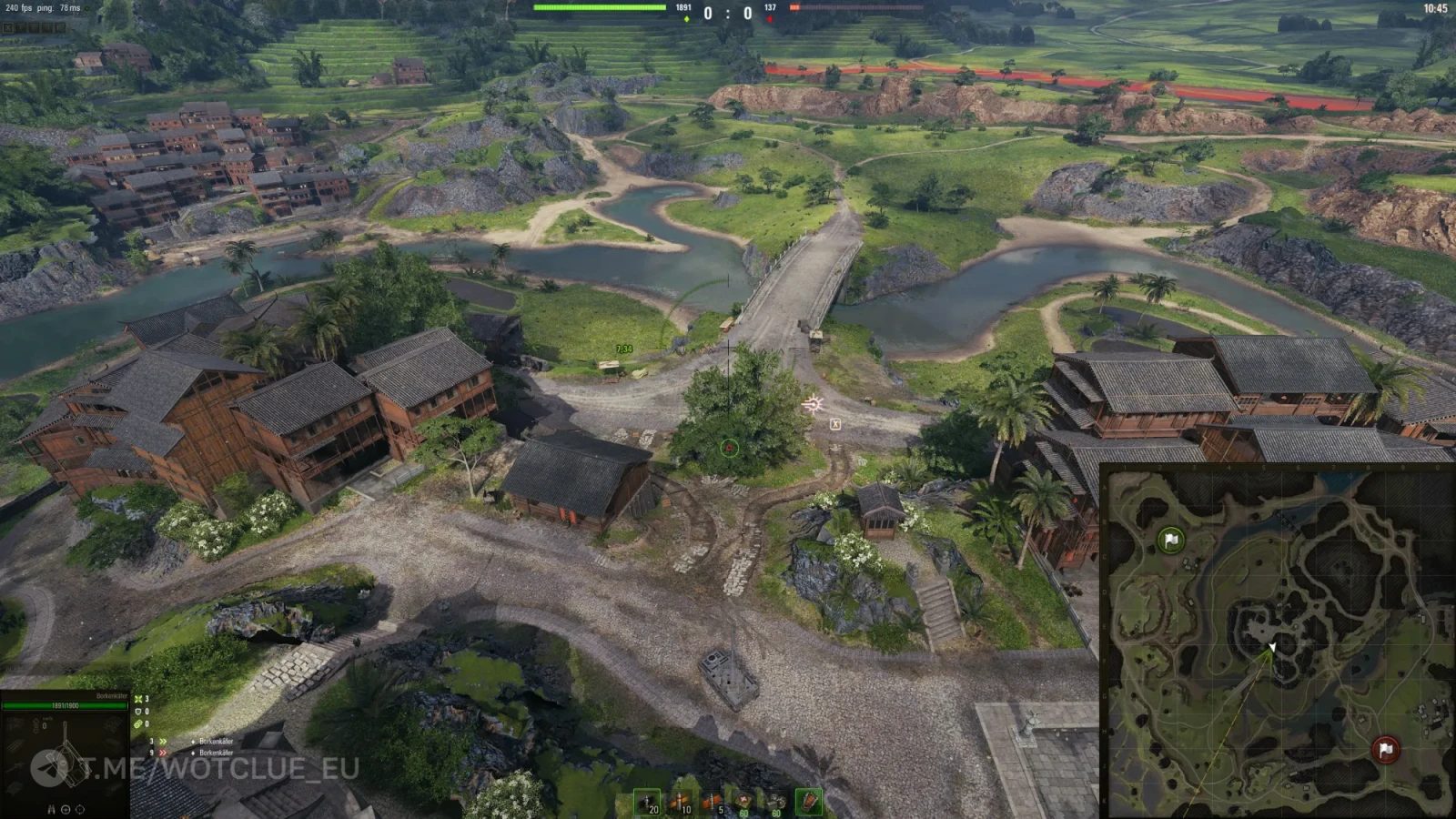Click the spotting assist chain icon
Image resolution: width=1456 pixels, height=819 pixels.
coord(138,723)
